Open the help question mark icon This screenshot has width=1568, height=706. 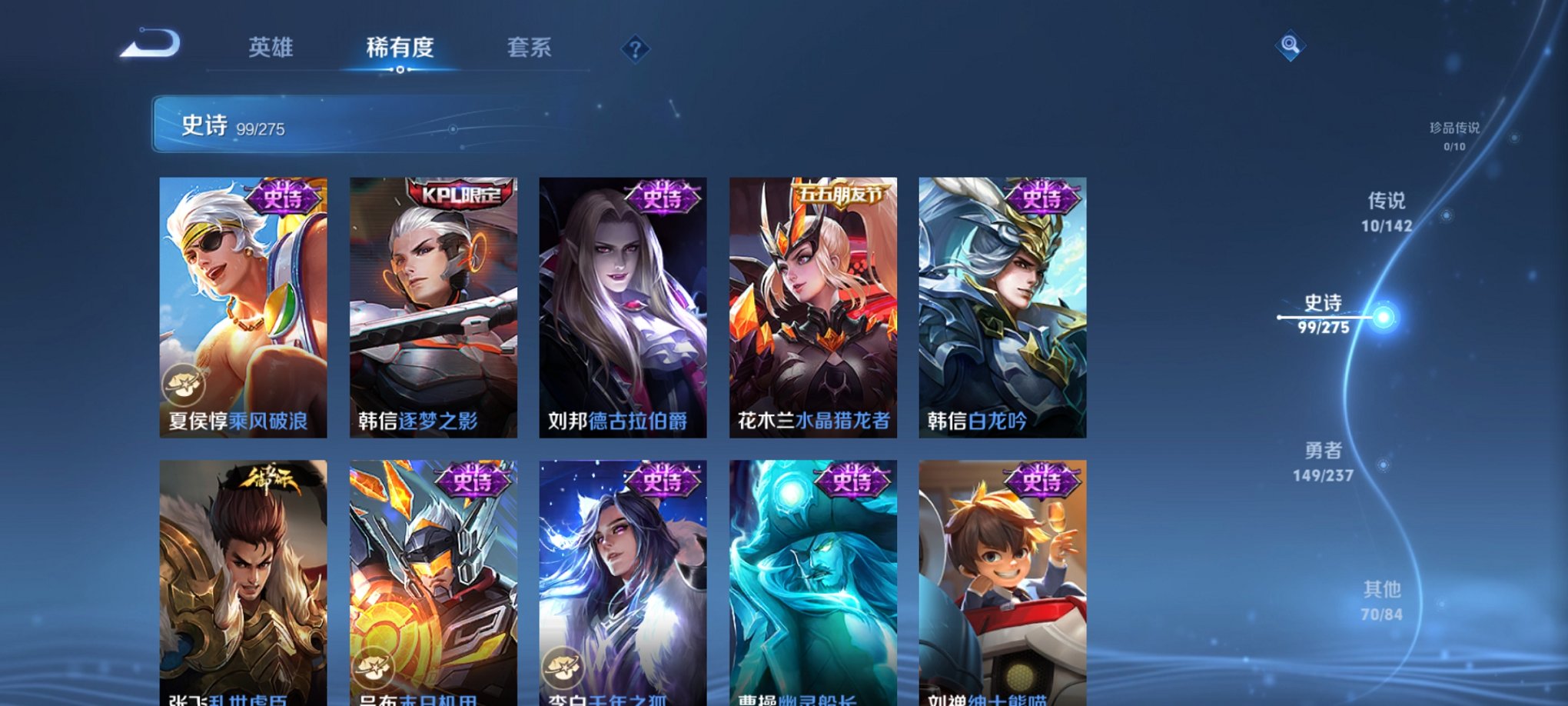tap(635, 49)
